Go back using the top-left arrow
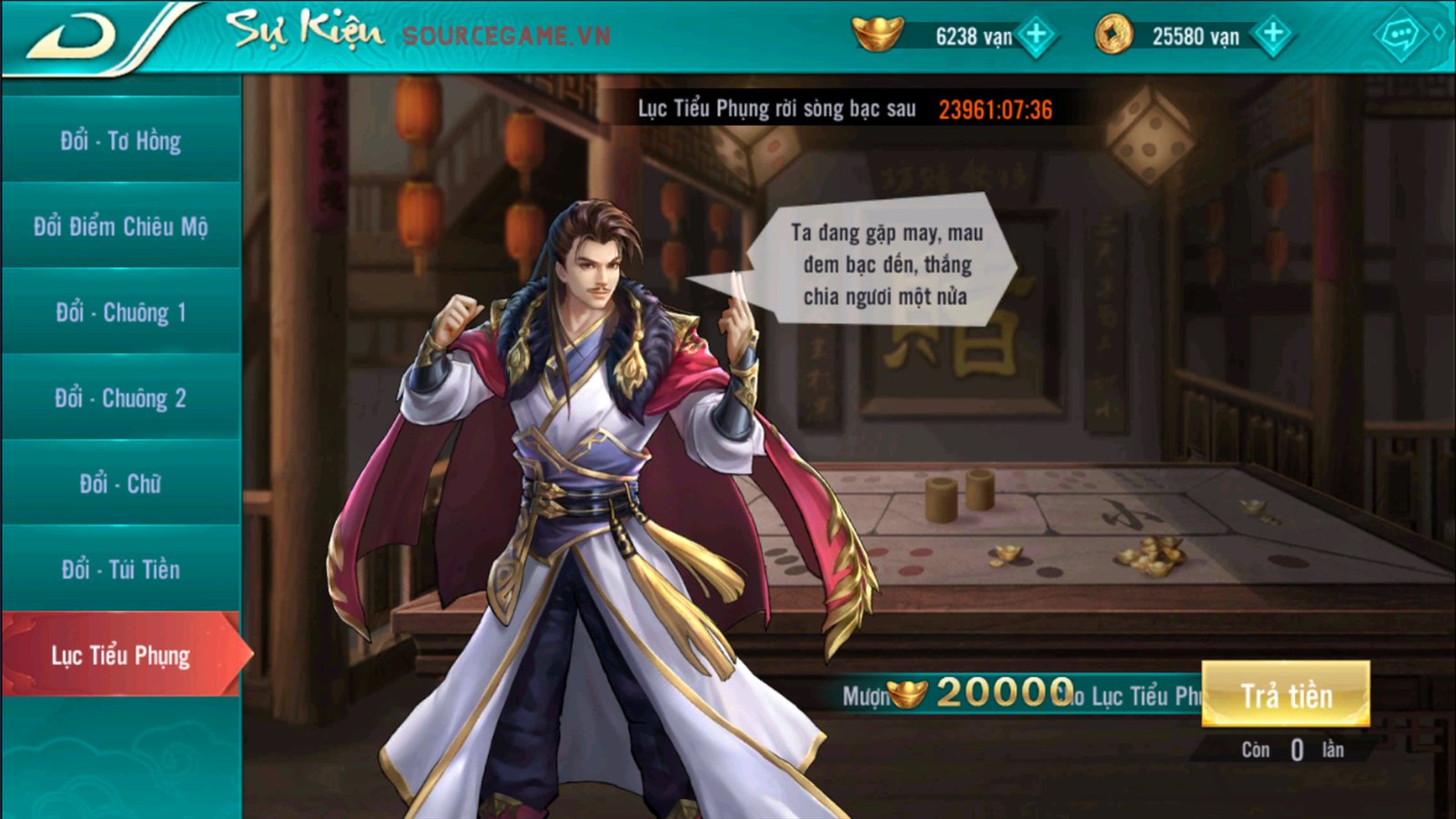 pyautogui.click(x=73, y=38)
